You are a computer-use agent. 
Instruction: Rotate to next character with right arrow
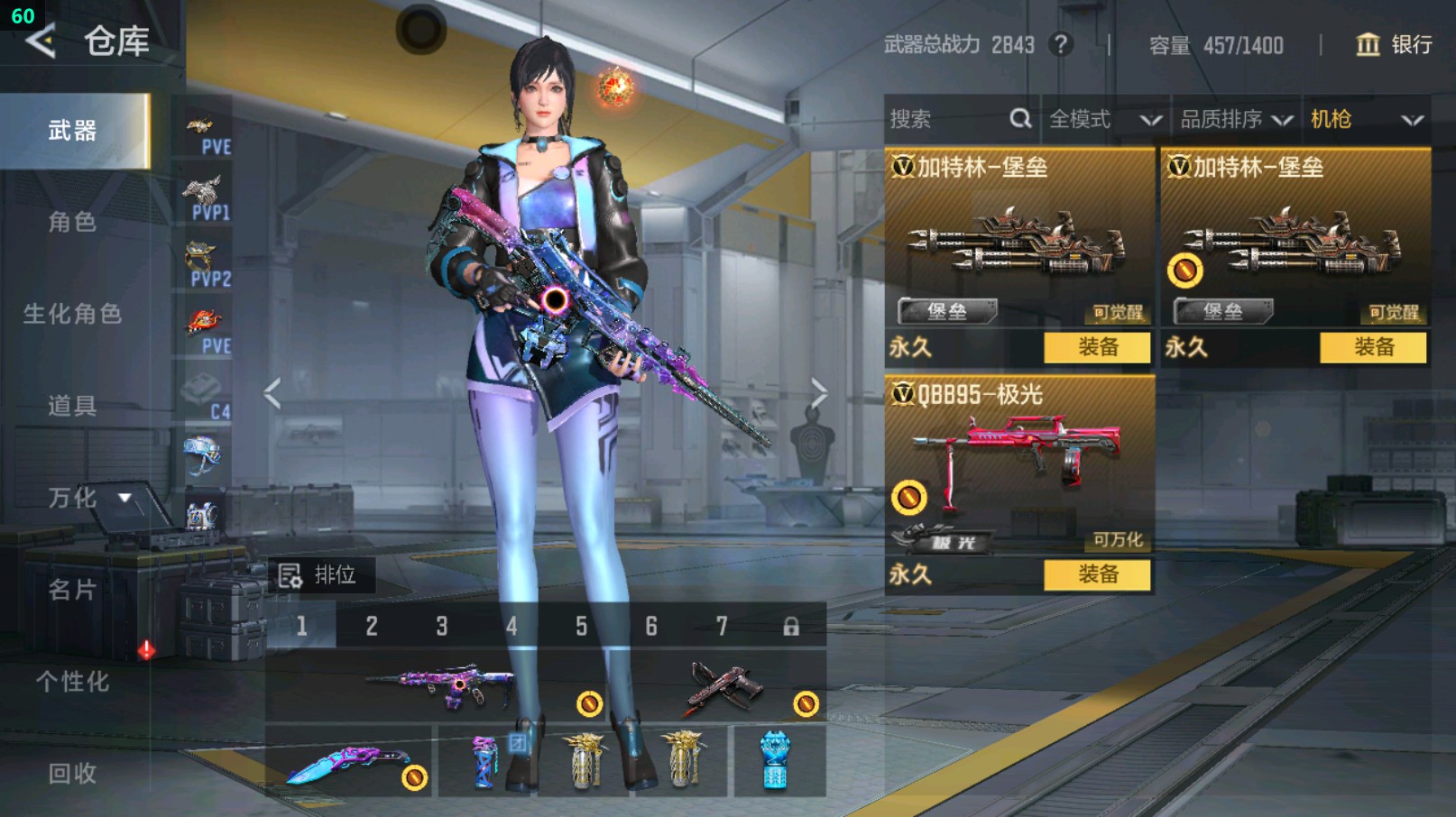point(817,393)
